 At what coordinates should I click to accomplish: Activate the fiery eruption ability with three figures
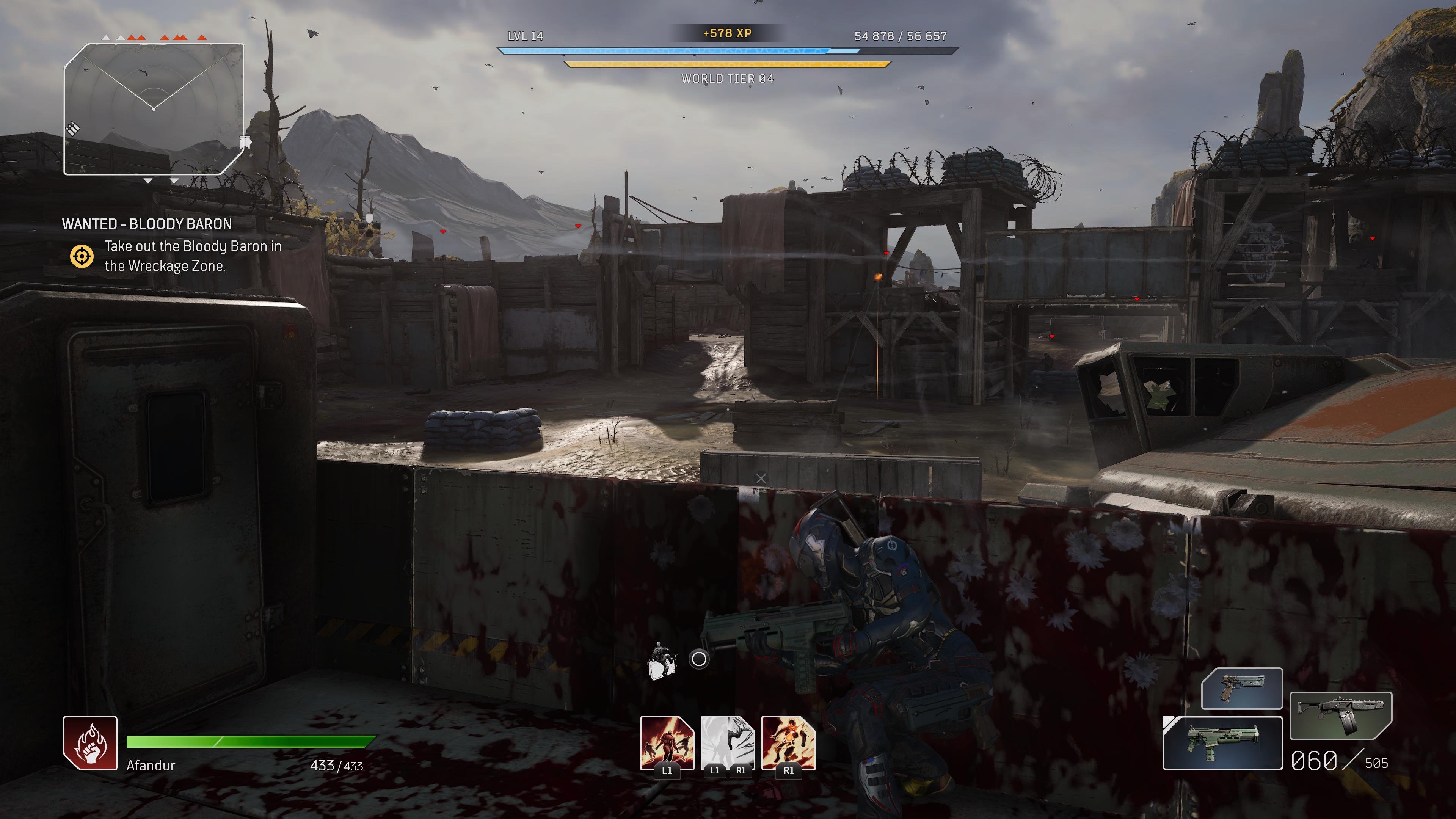[667, 742]
